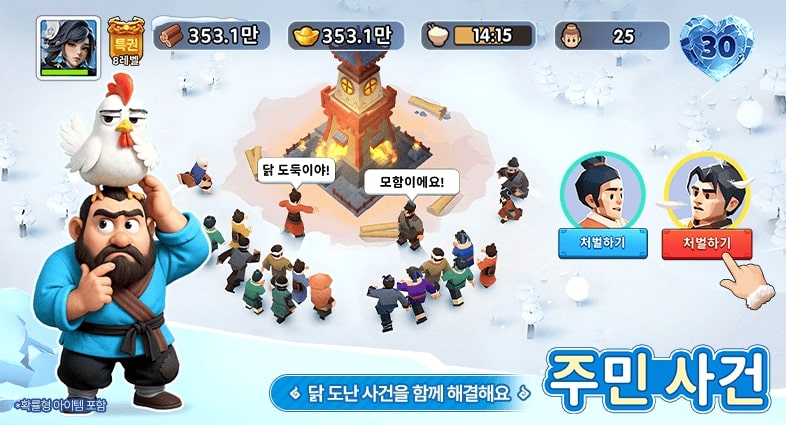
Task: Open the villager population counter
Action: (x=612, y=37)
